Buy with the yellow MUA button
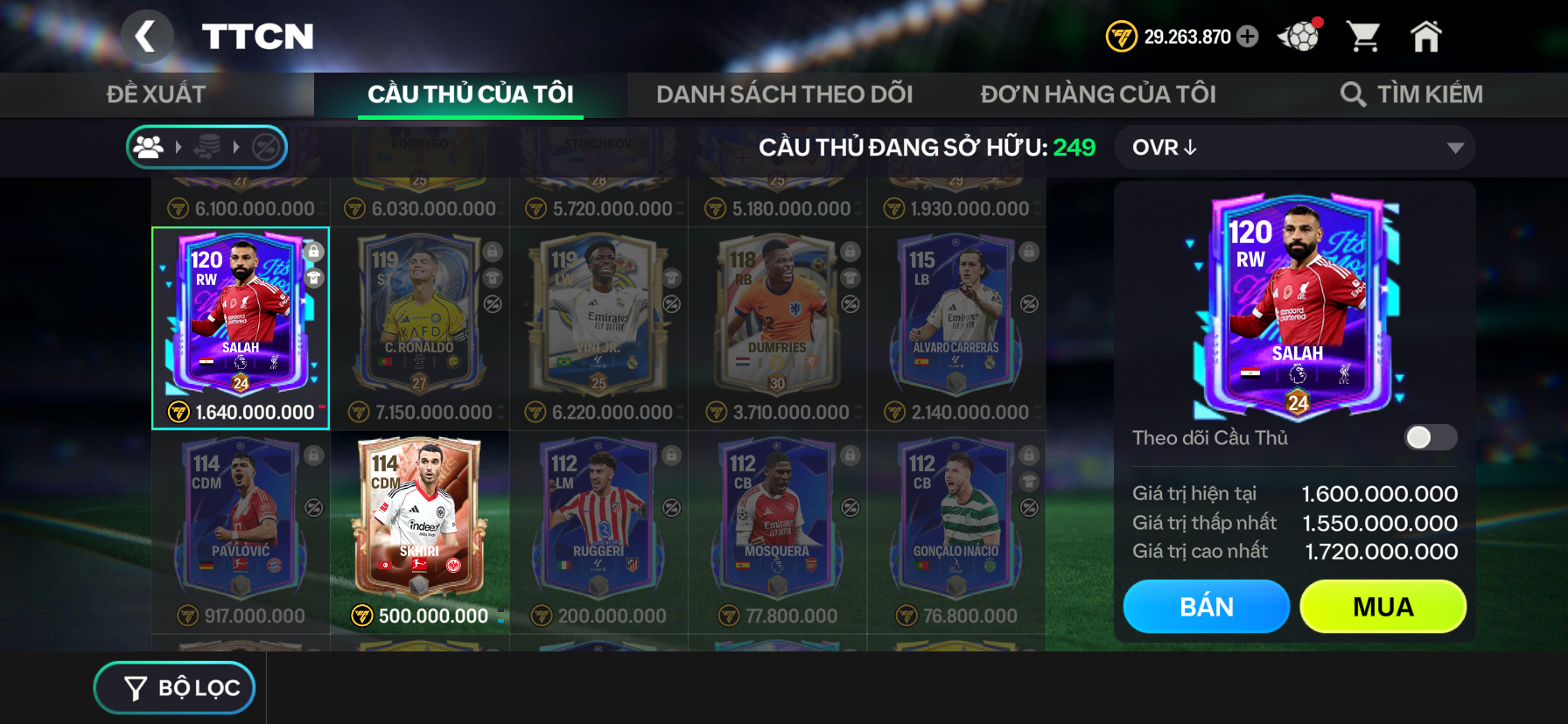 pyautogui.click(x=1382, y=607)
